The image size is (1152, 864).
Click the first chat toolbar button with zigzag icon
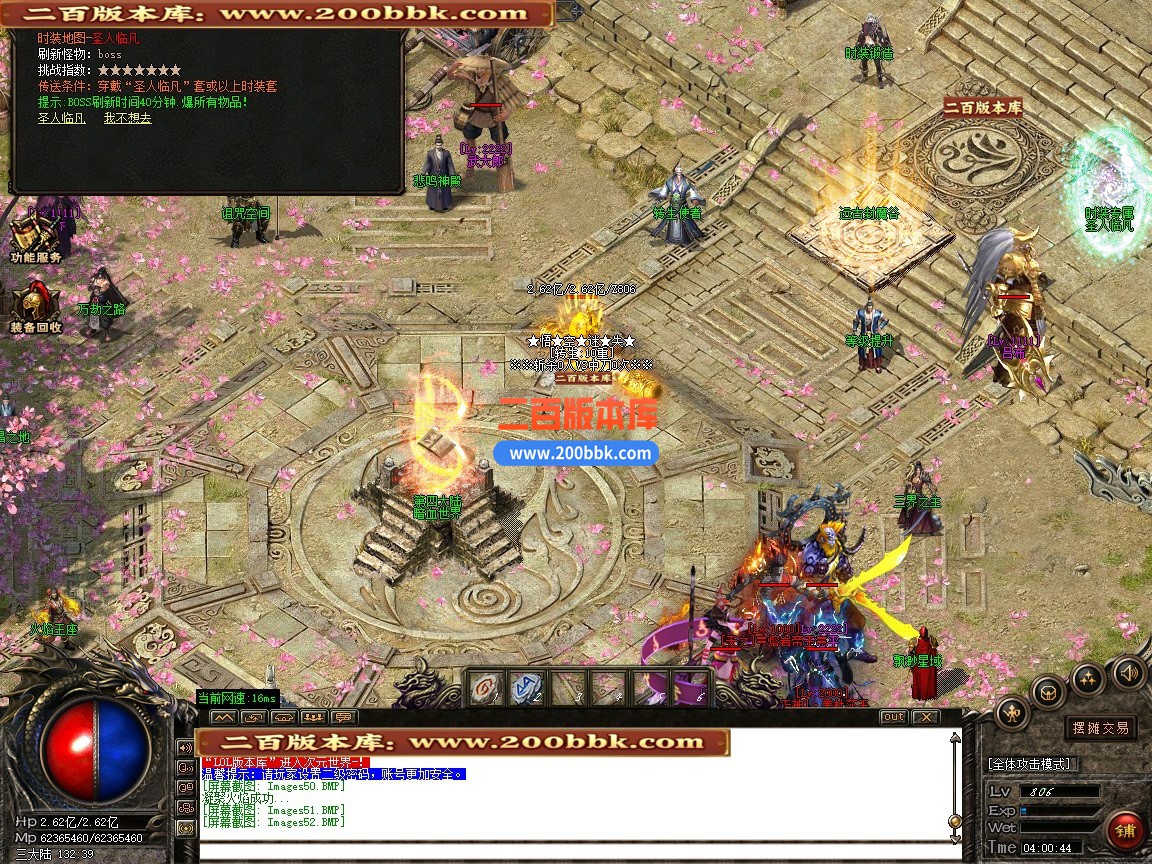222,717
